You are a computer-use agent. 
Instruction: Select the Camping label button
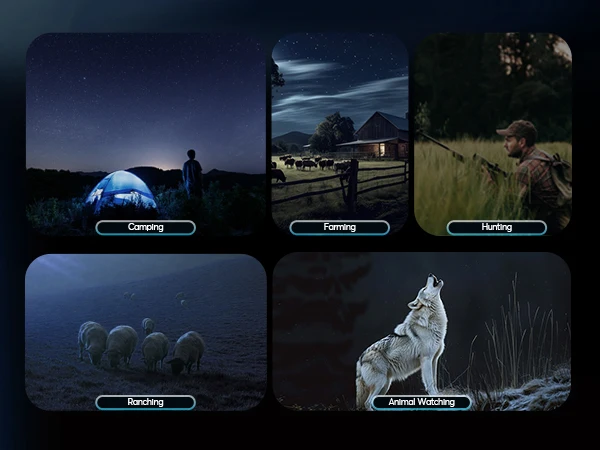tap(145, 227)
